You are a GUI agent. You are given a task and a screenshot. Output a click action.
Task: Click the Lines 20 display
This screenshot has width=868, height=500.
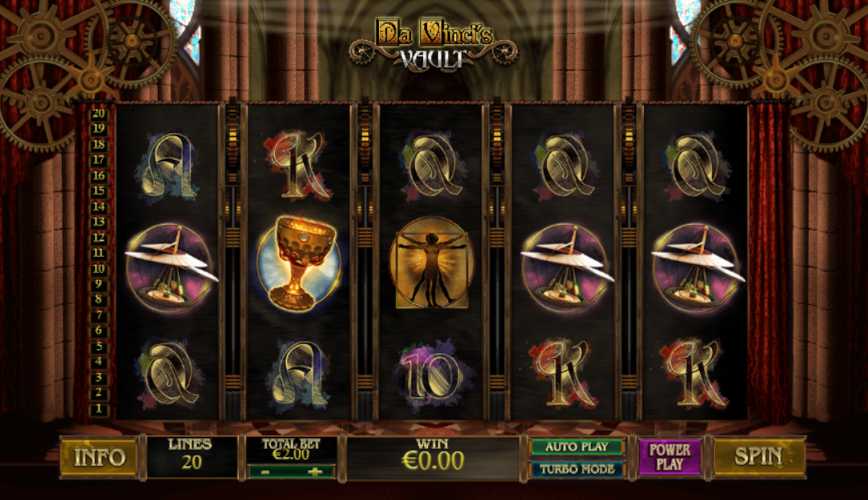(x=192, y=456)
